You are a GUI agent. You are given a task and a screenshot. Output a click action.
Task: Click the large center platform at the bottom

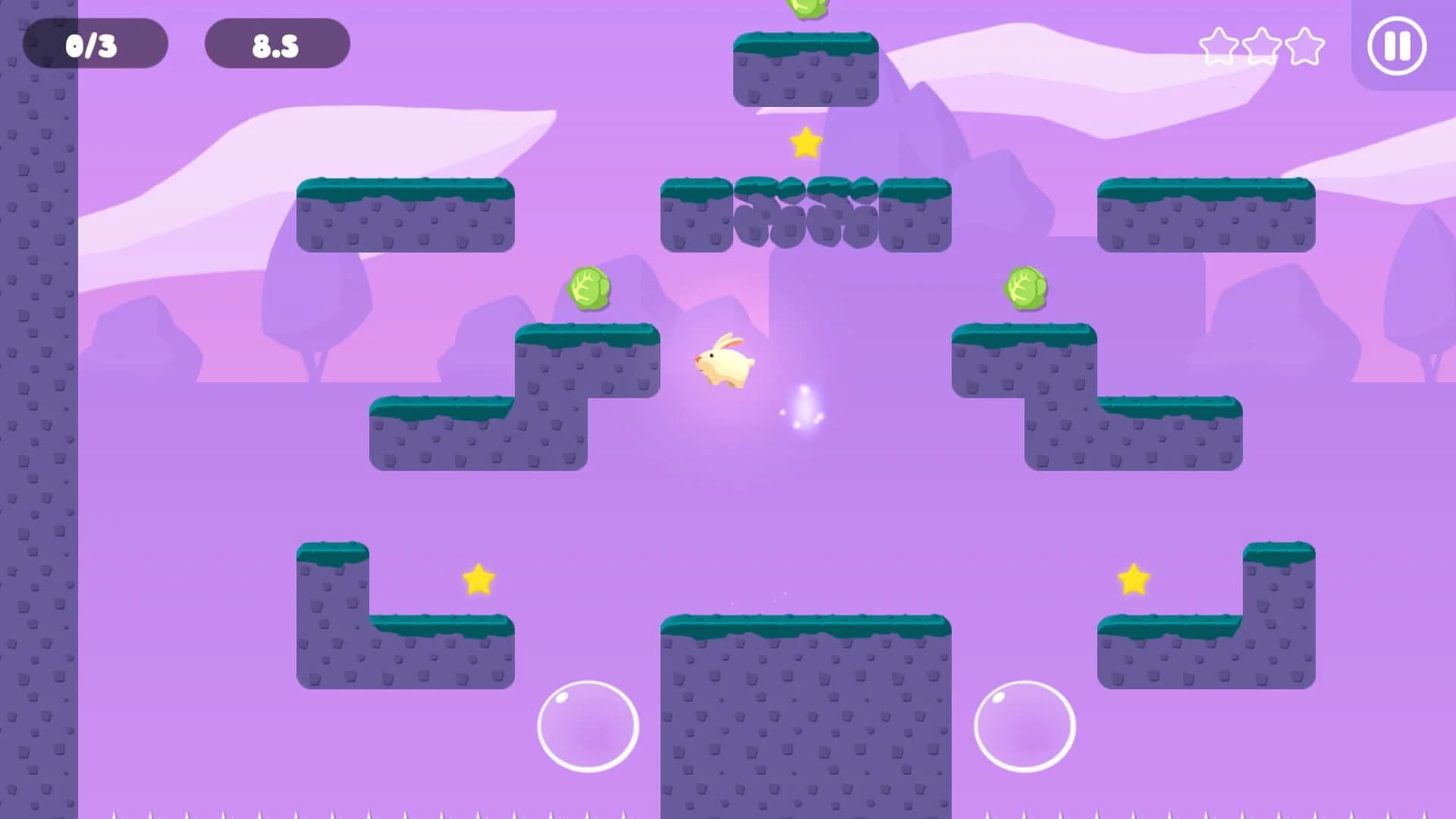pyautogui.click(x=804, y=713)
